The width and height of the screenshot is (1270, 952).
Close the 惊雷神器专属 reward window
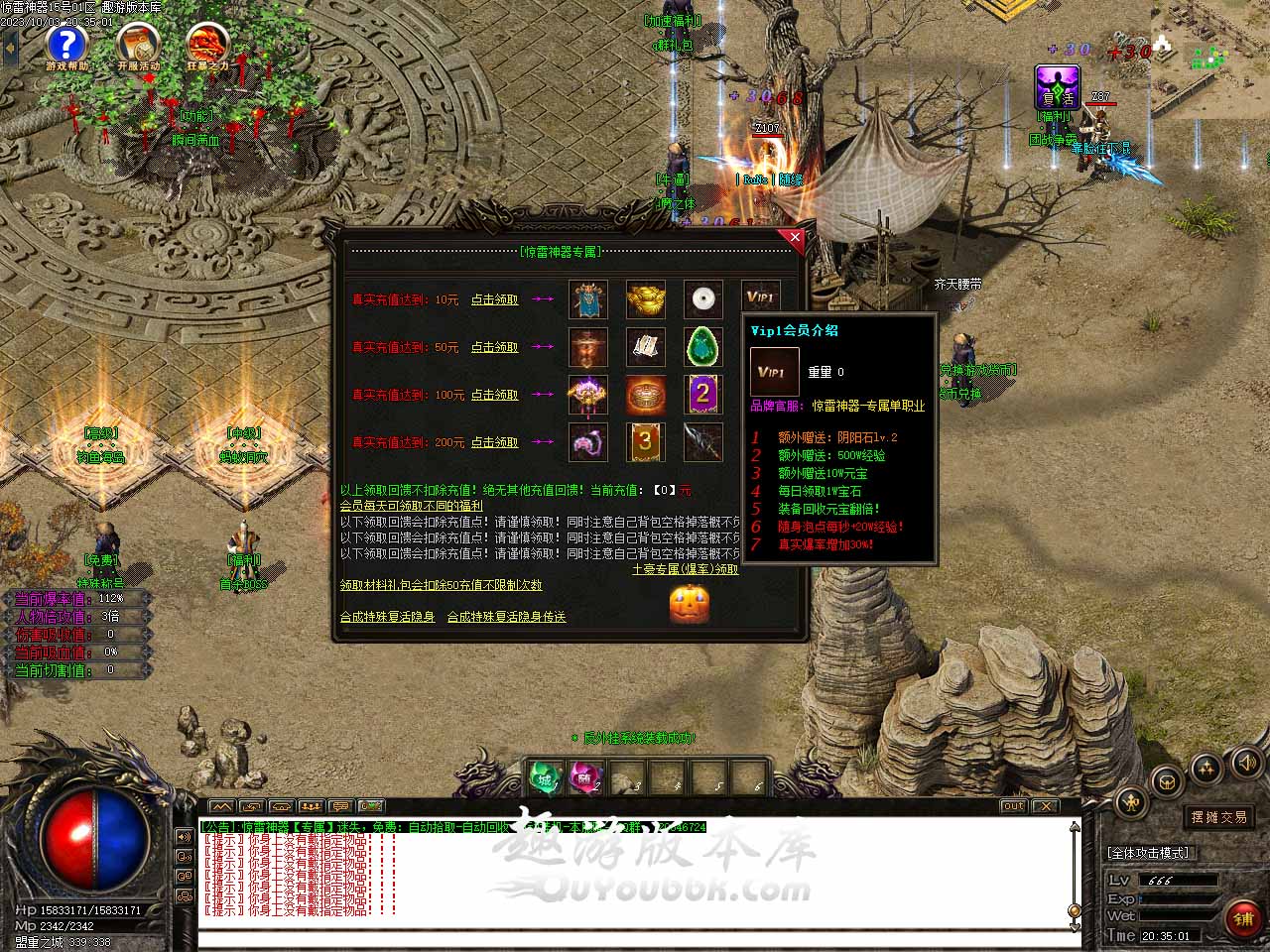pos(795,238)
